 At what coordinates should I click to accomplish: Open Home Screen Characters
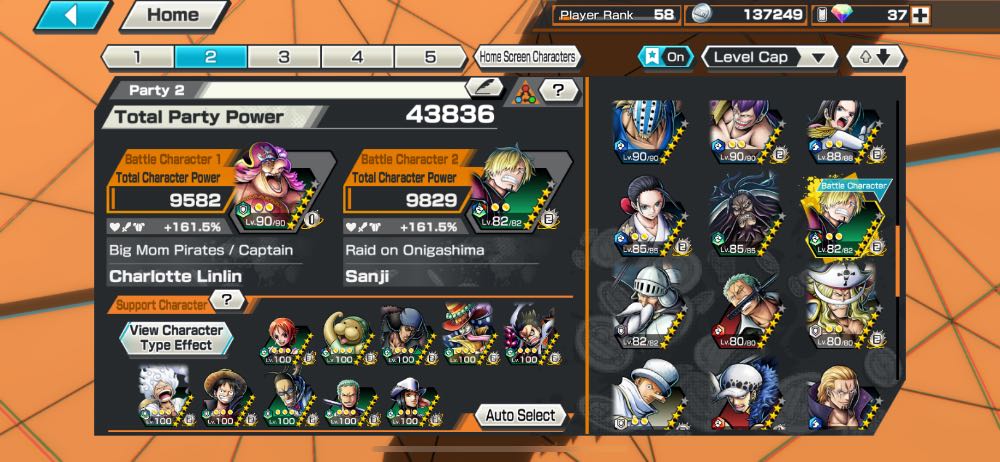526,57
